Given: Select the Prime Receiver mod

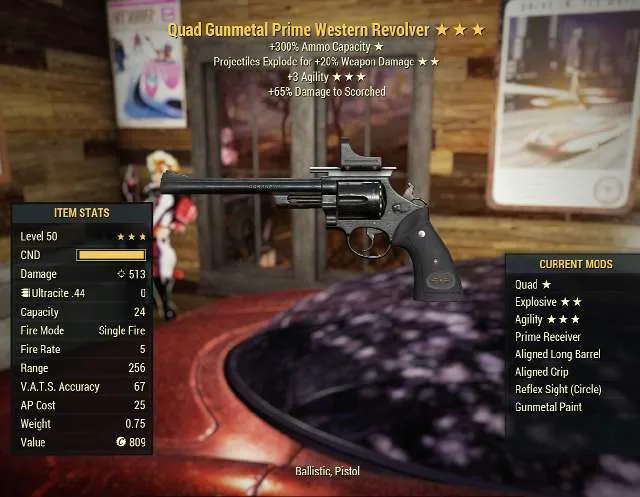Looking at the screenshot, I should click(547, 337).
